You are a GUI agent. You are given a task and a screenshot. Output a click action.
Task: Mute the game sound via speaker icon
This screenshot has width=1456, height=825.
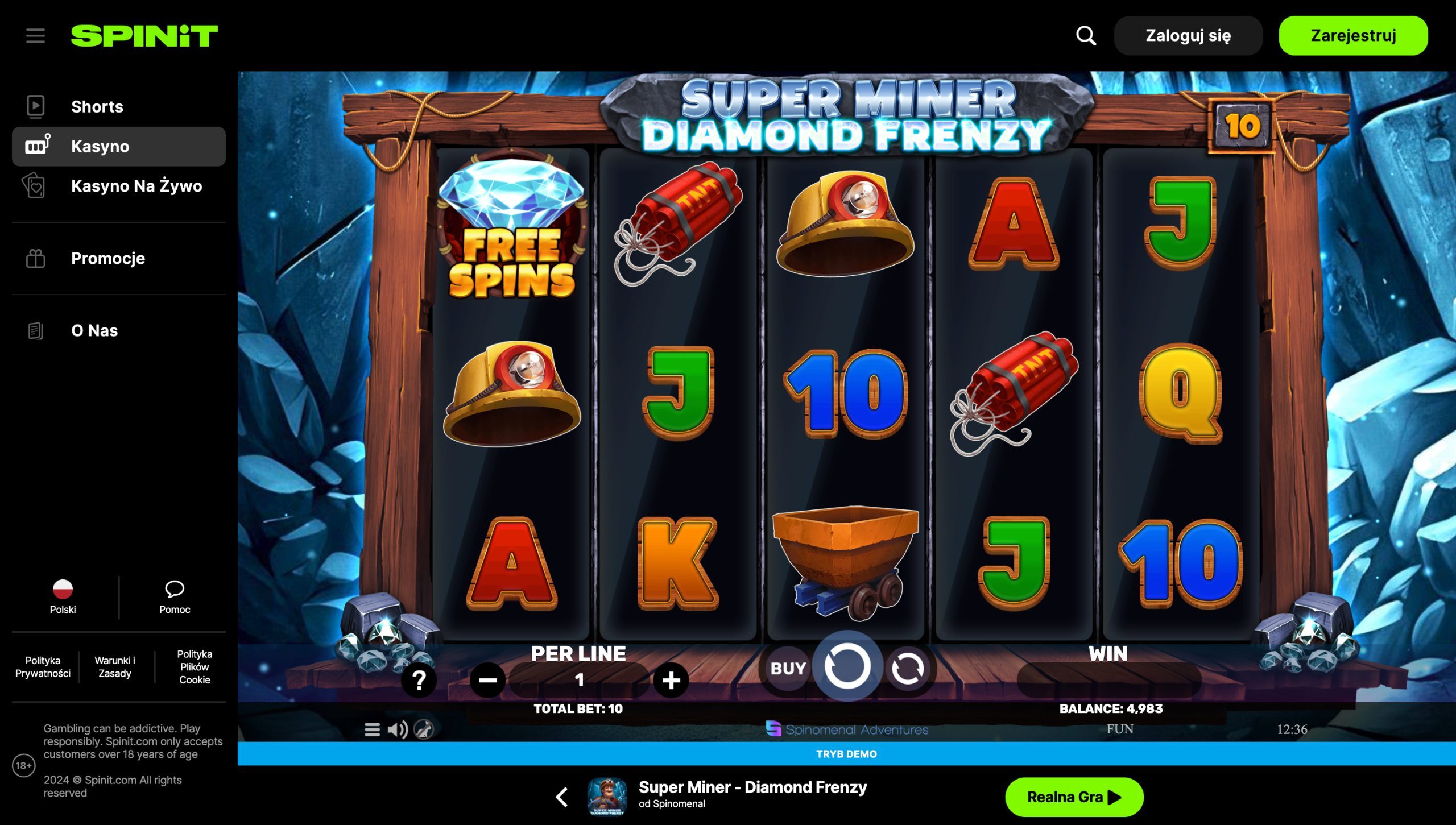(x=398, y=730)
